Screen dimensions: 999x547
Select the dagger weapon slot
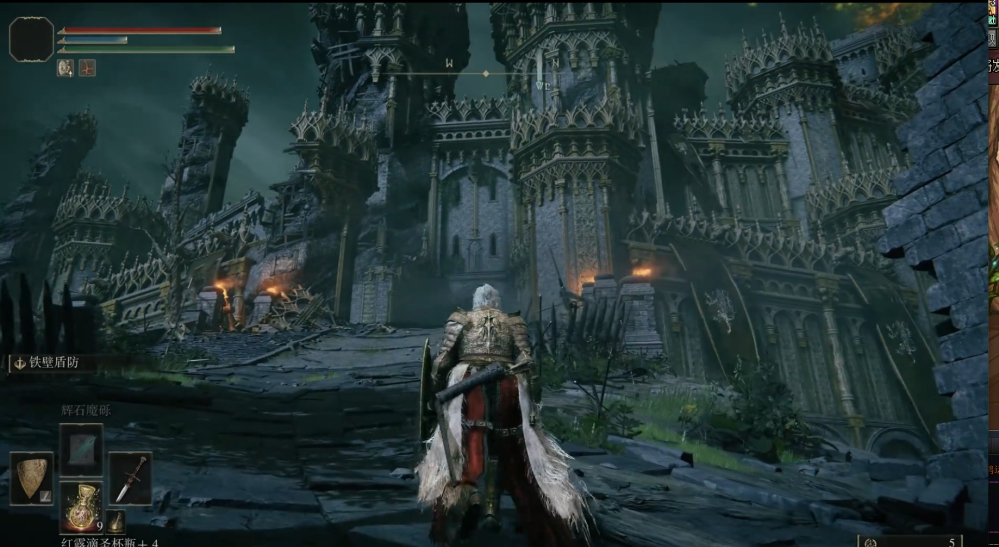click(x=130, y=478)
